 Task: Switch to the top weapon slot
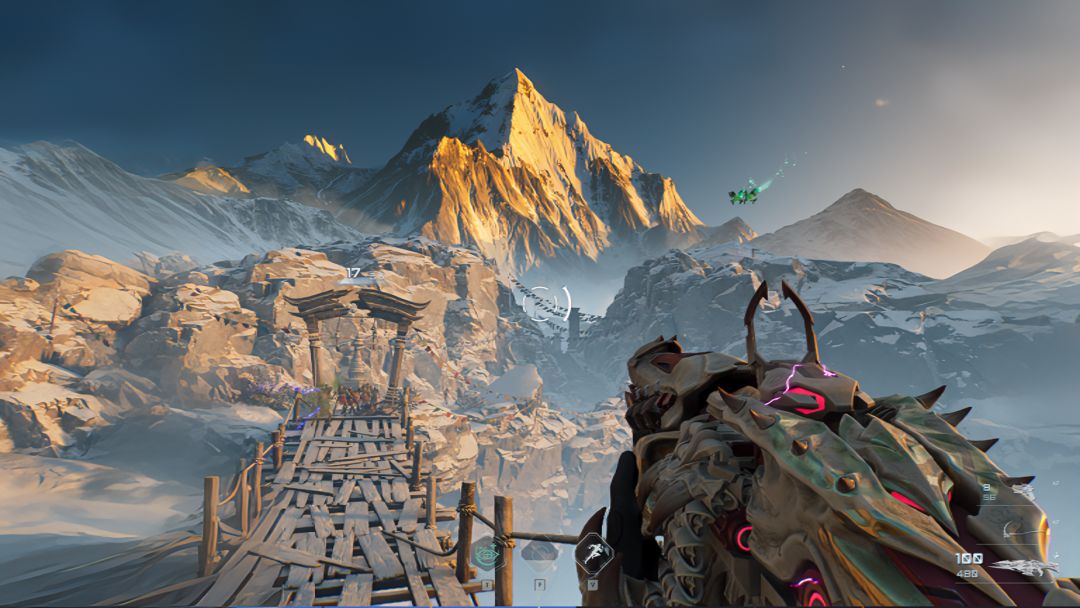tap(1024, 491)
